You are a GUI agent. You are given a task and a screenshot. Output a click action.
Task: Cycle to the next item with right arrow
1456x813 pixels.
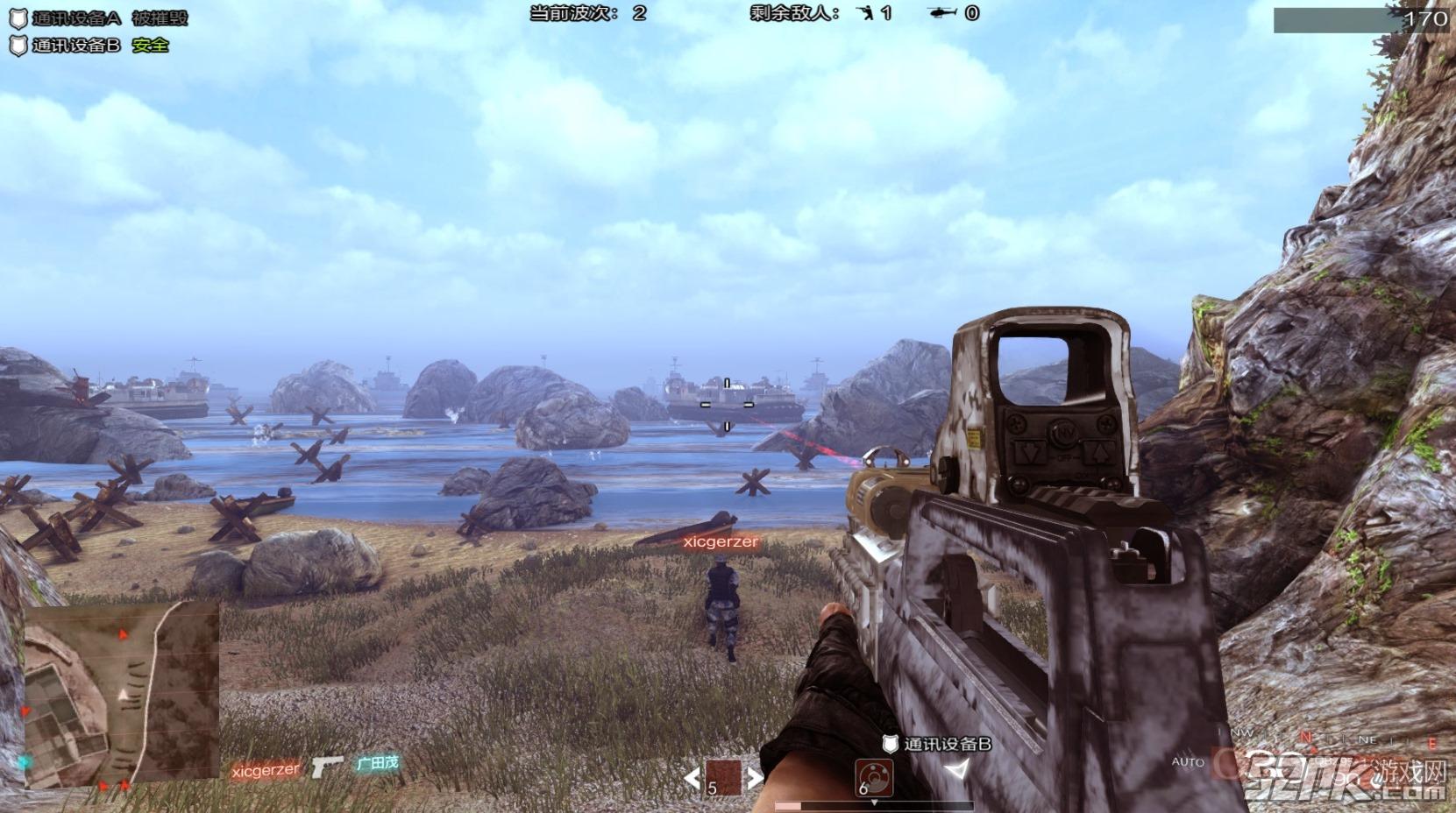754,776
